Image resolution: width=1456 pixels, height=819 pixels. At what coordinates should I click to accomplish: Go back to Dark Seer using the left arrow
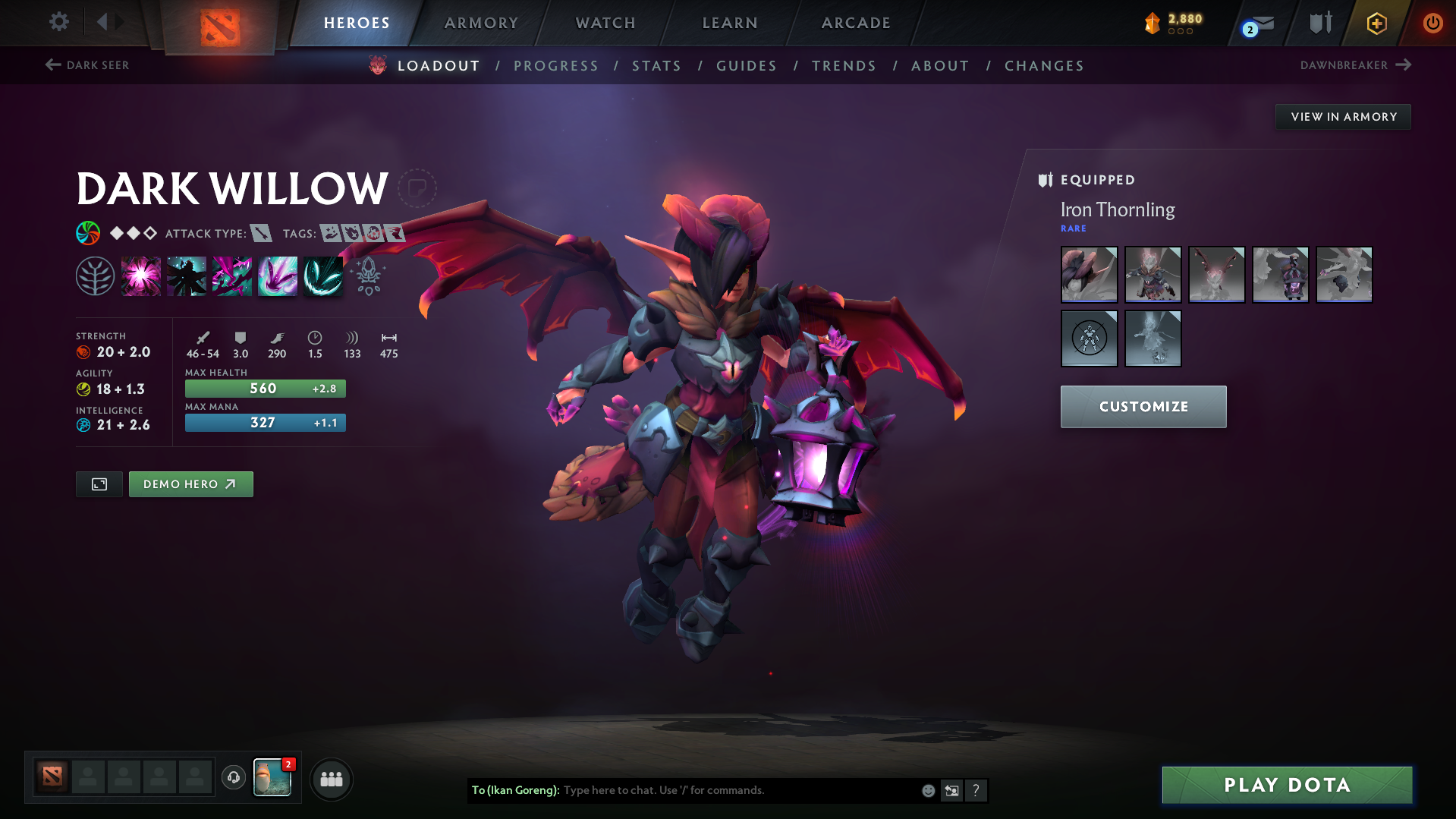coord(52,65)
